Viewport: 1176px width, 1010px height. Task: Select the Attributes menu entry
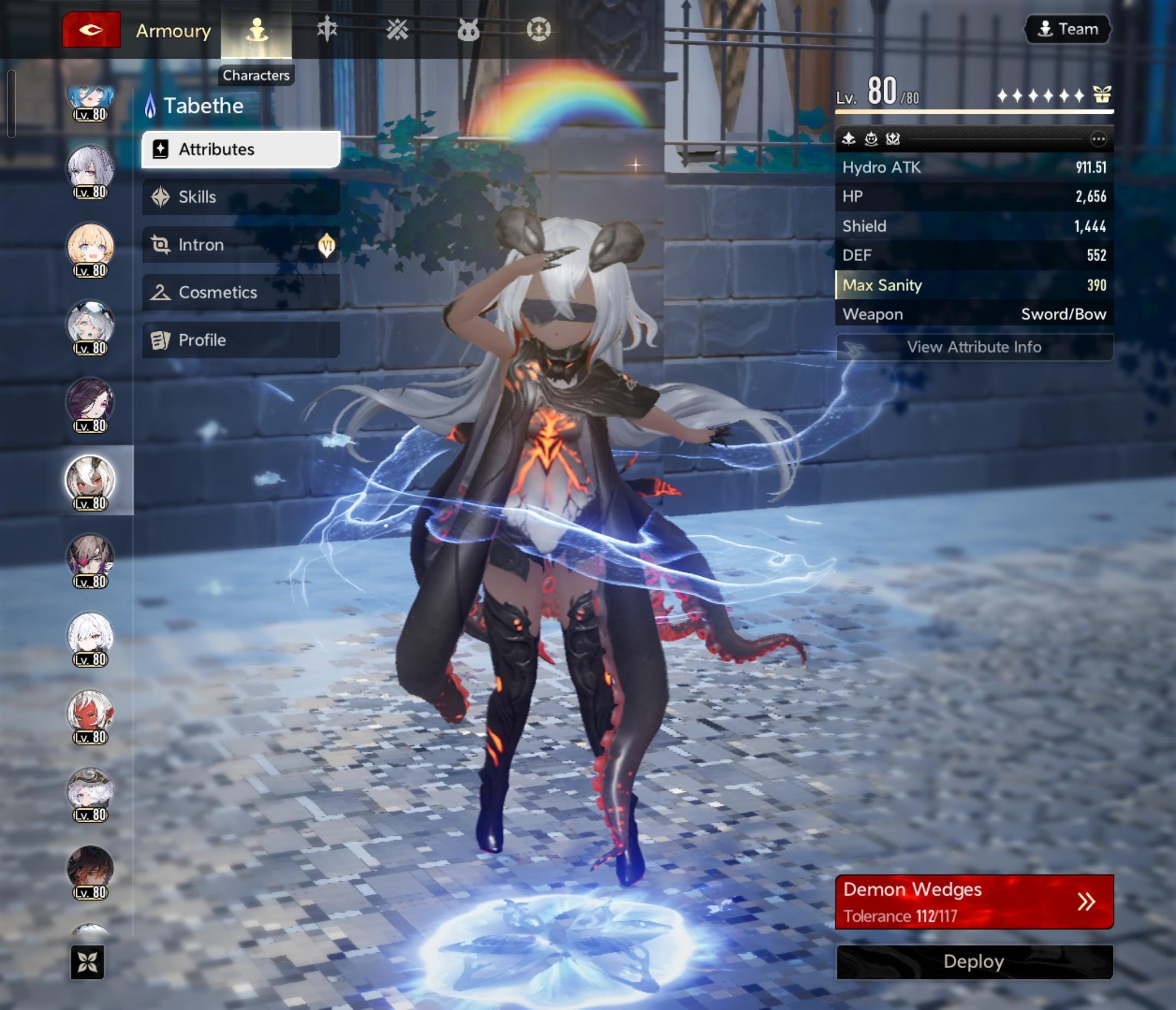(x=241, y=149)
